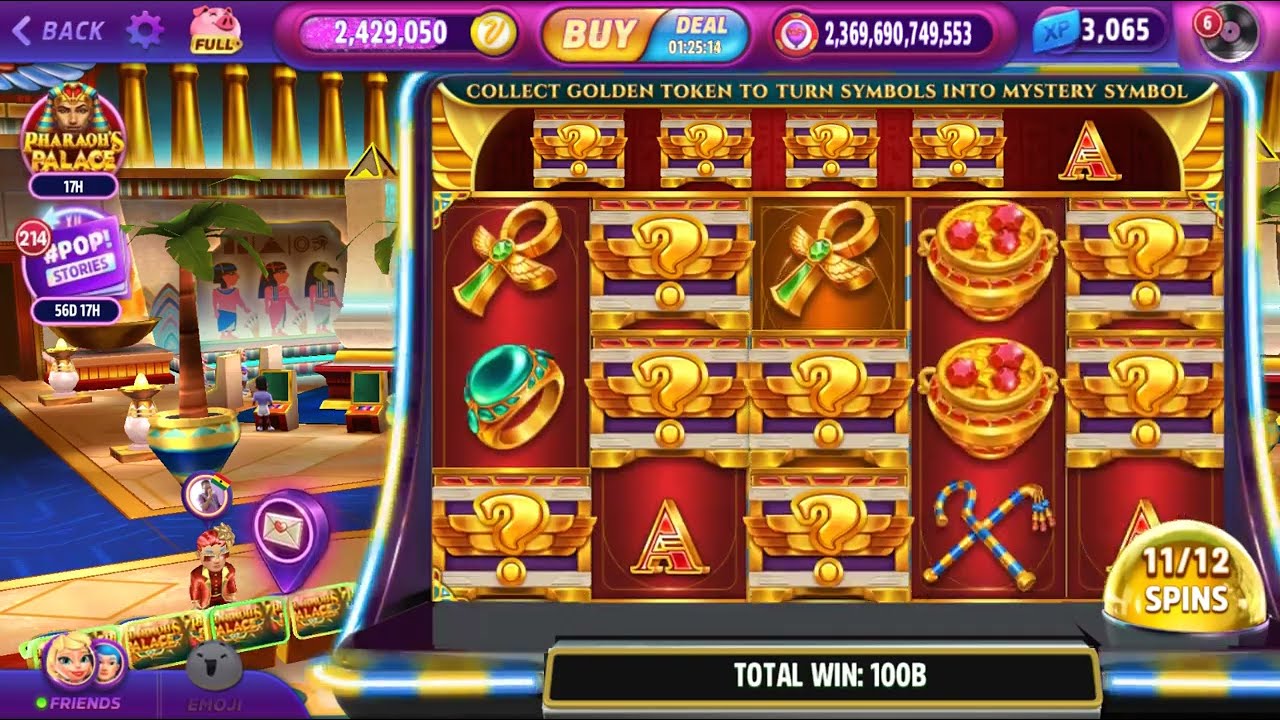
Task: Open the envelope message pin
Action: pos(290,532)
